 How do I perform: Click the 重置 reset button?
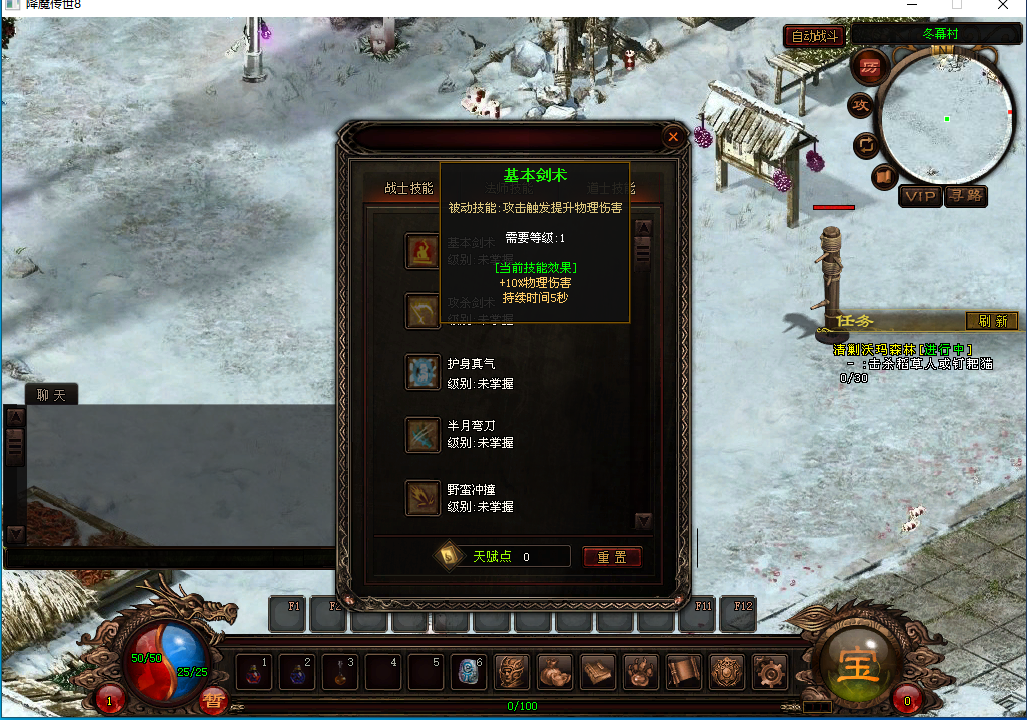[x=612, y=557]
